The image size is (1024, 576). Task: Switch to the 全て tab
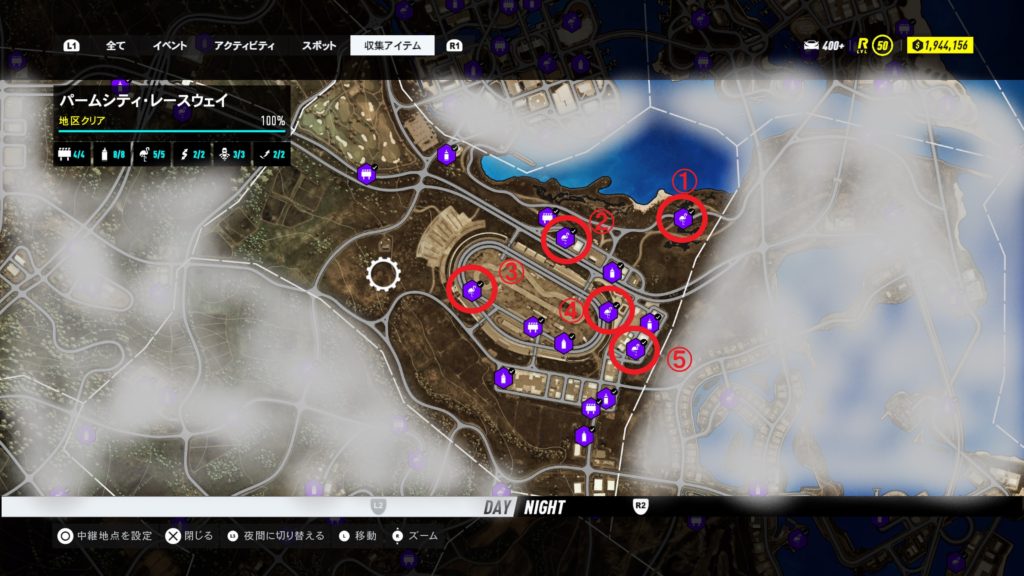tap(116, 46)
